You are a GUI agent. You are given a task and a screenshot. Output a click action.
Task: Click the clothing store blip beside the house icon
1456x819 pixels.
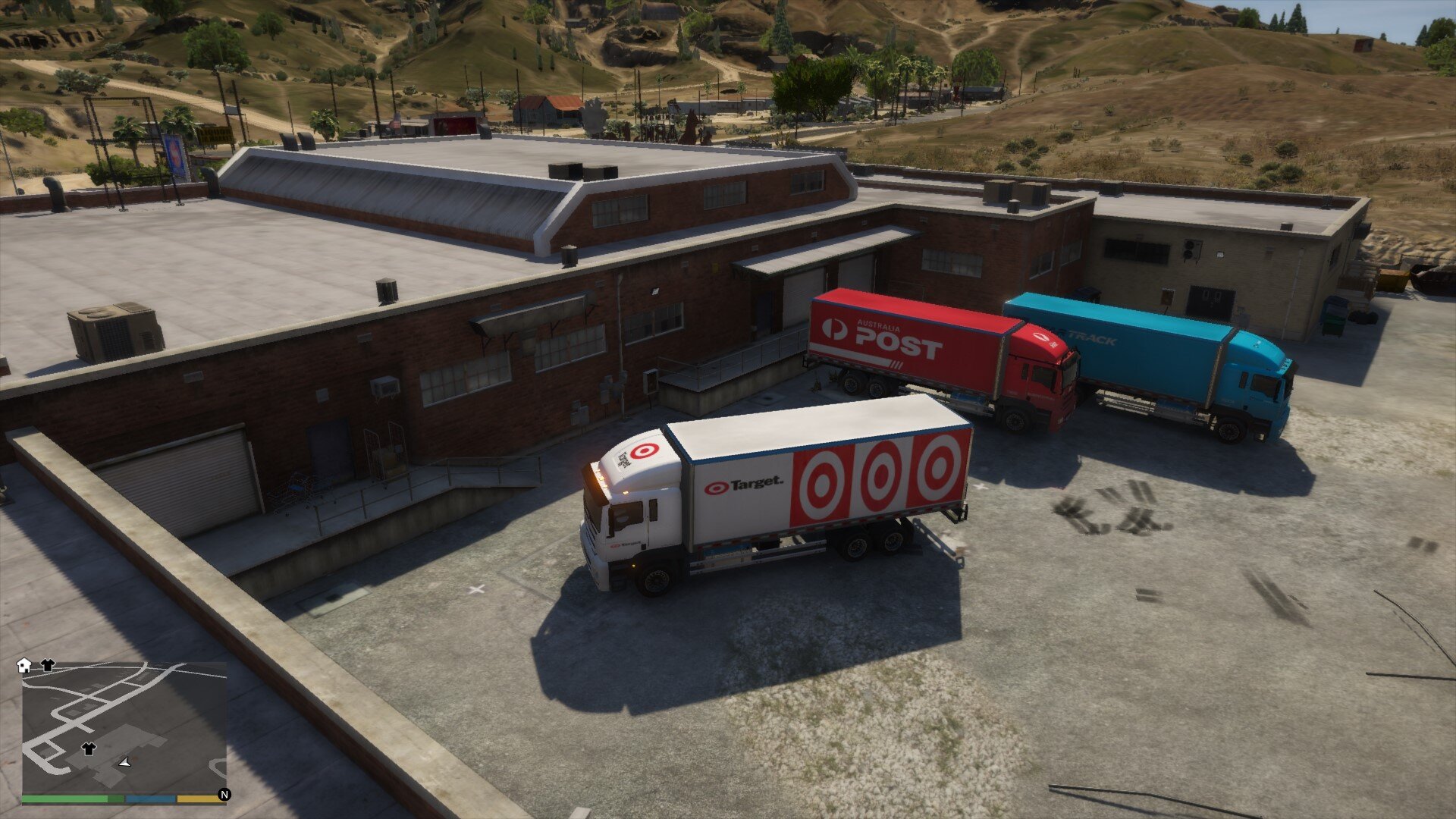point(47,665)
